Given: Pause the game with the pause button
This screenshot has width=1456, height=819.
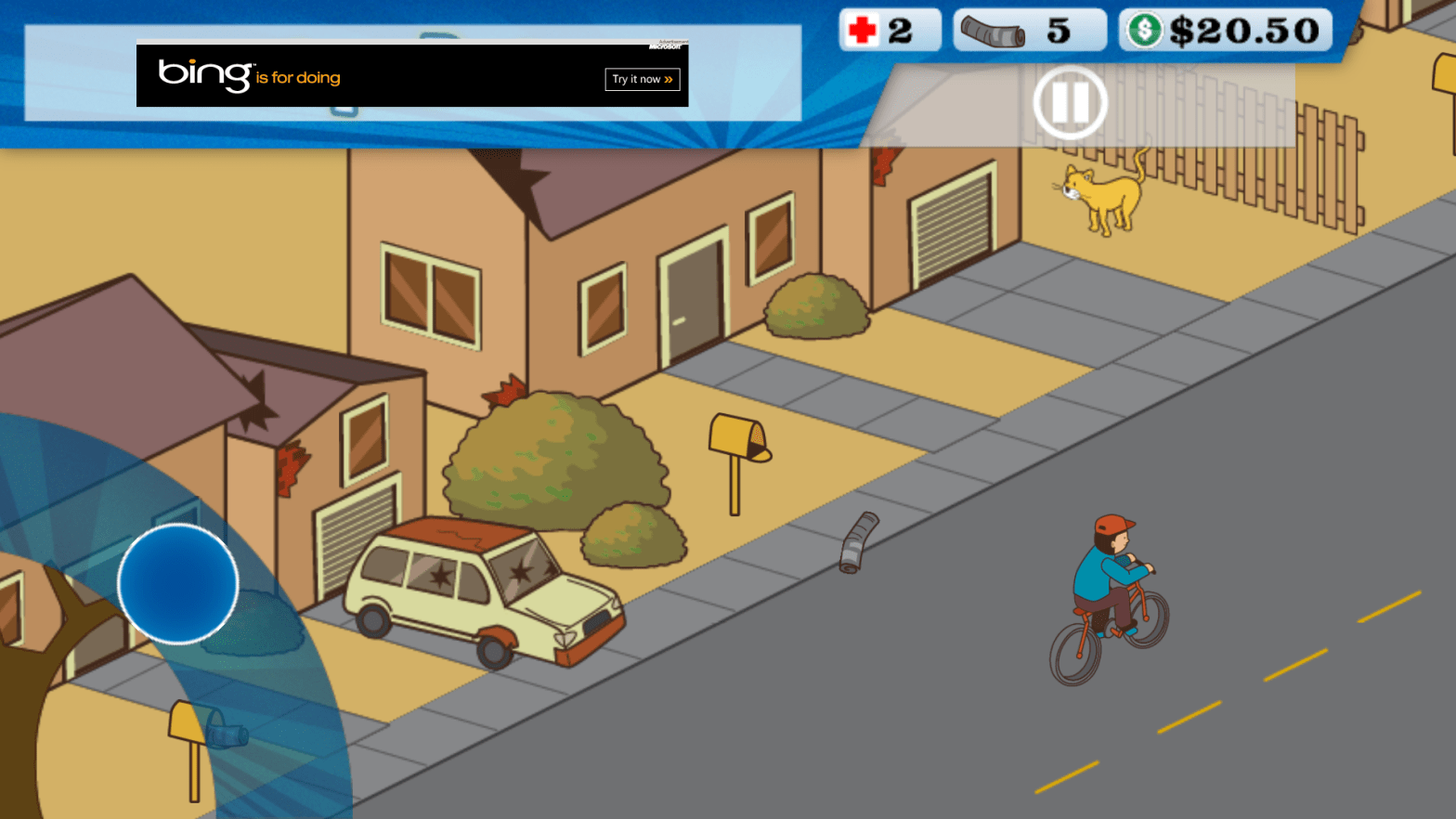Looking at the screenshot, I should pos(1070,102).
